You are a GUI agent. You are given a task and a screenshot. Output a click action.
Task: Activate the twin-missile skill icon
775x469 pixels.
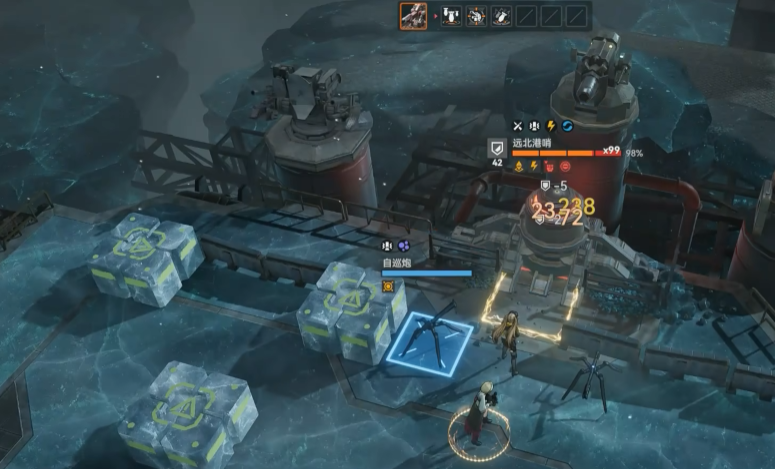(x=451, y=16)
